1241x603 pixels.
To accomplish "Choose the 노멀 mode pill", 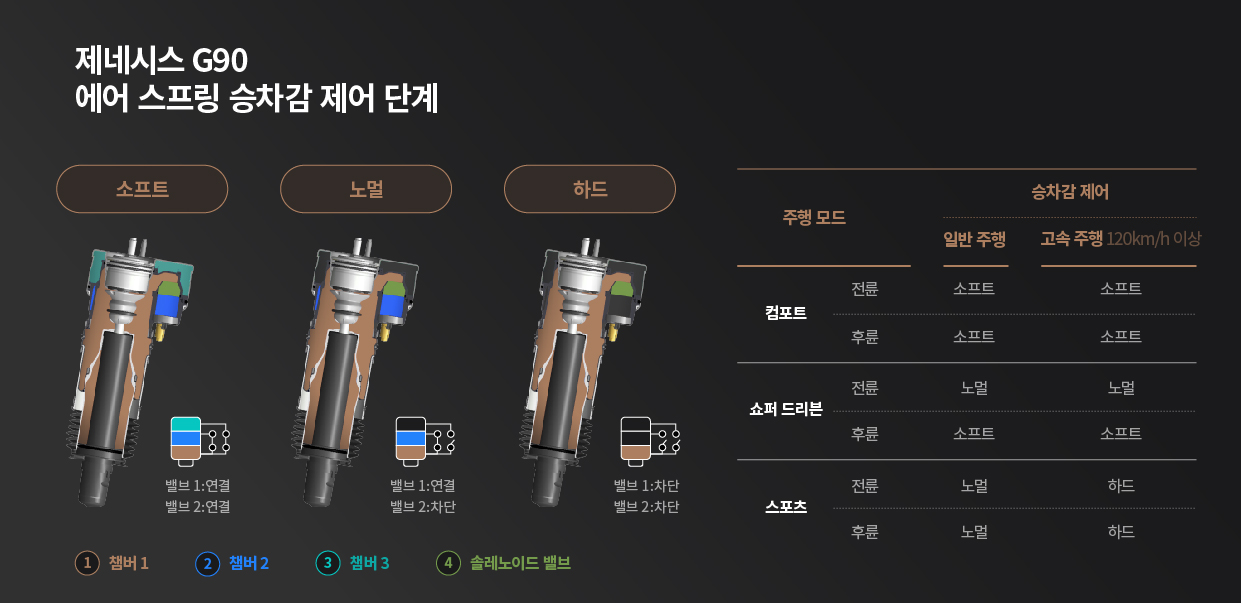I will [366, 189].
